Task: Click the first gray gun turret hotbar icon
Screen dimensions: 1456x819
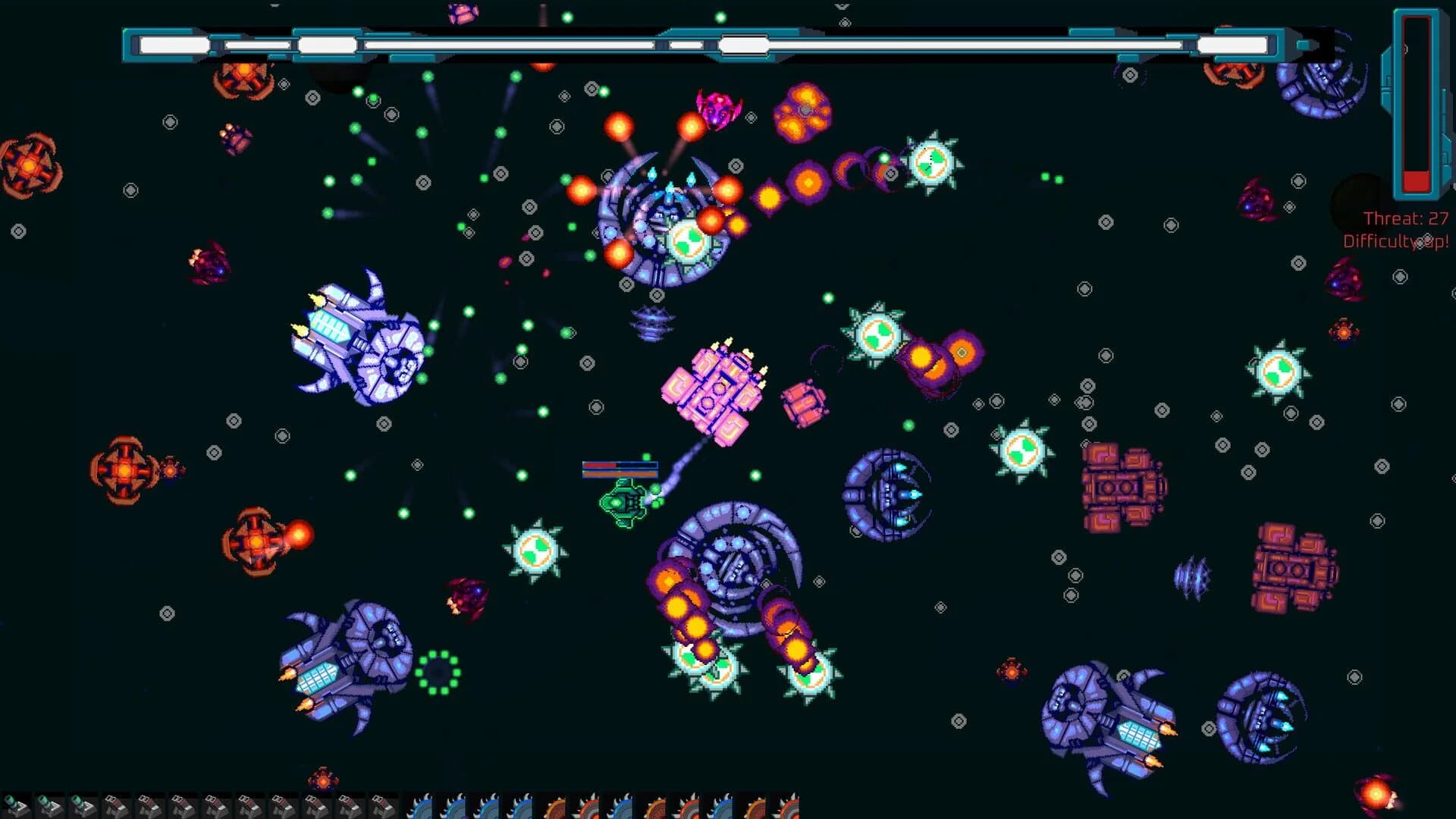Action: point(114,805)
